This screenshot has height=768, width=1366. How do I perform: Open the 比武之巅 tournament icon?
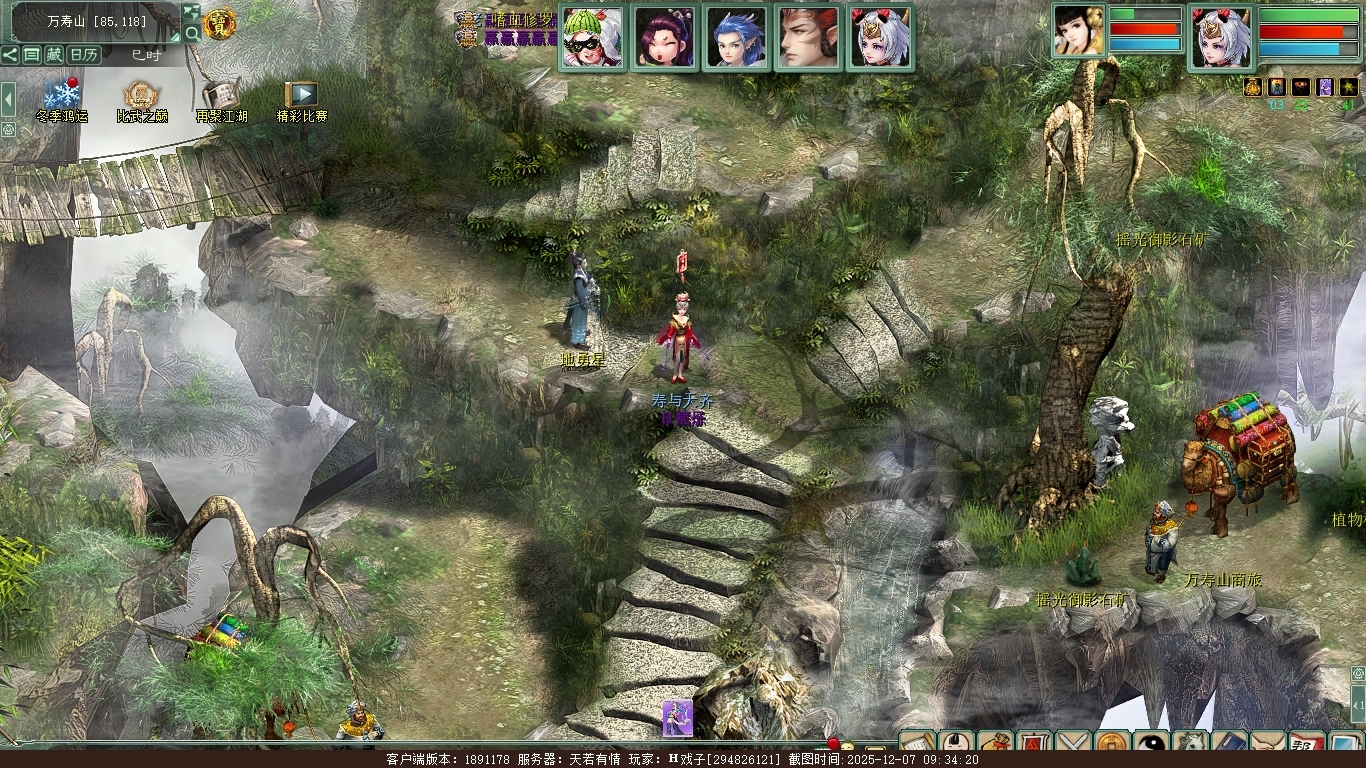(x=141, y=96)
